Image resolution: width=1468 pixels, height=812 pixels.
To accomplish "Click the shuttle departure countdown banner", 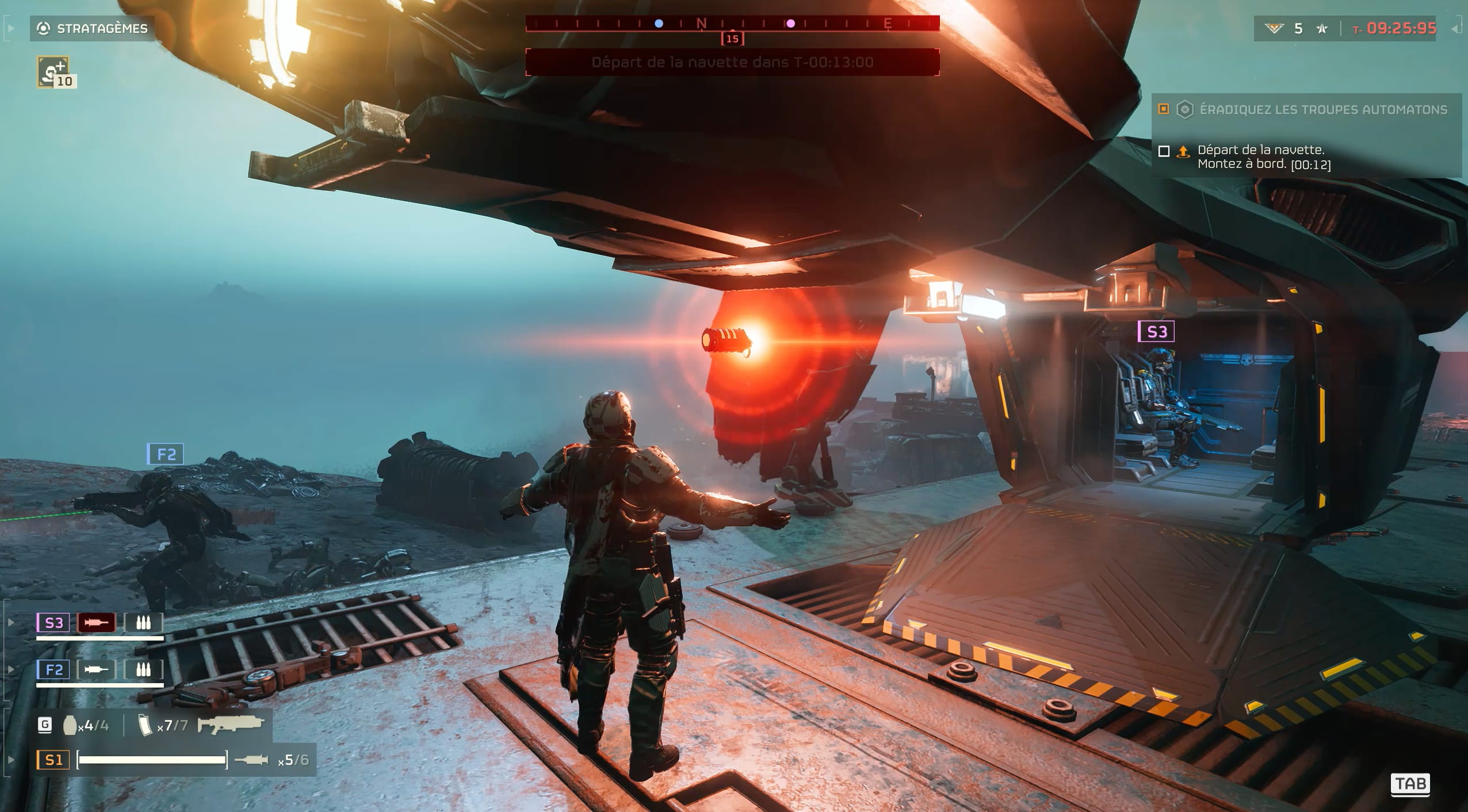I will 732,62.
